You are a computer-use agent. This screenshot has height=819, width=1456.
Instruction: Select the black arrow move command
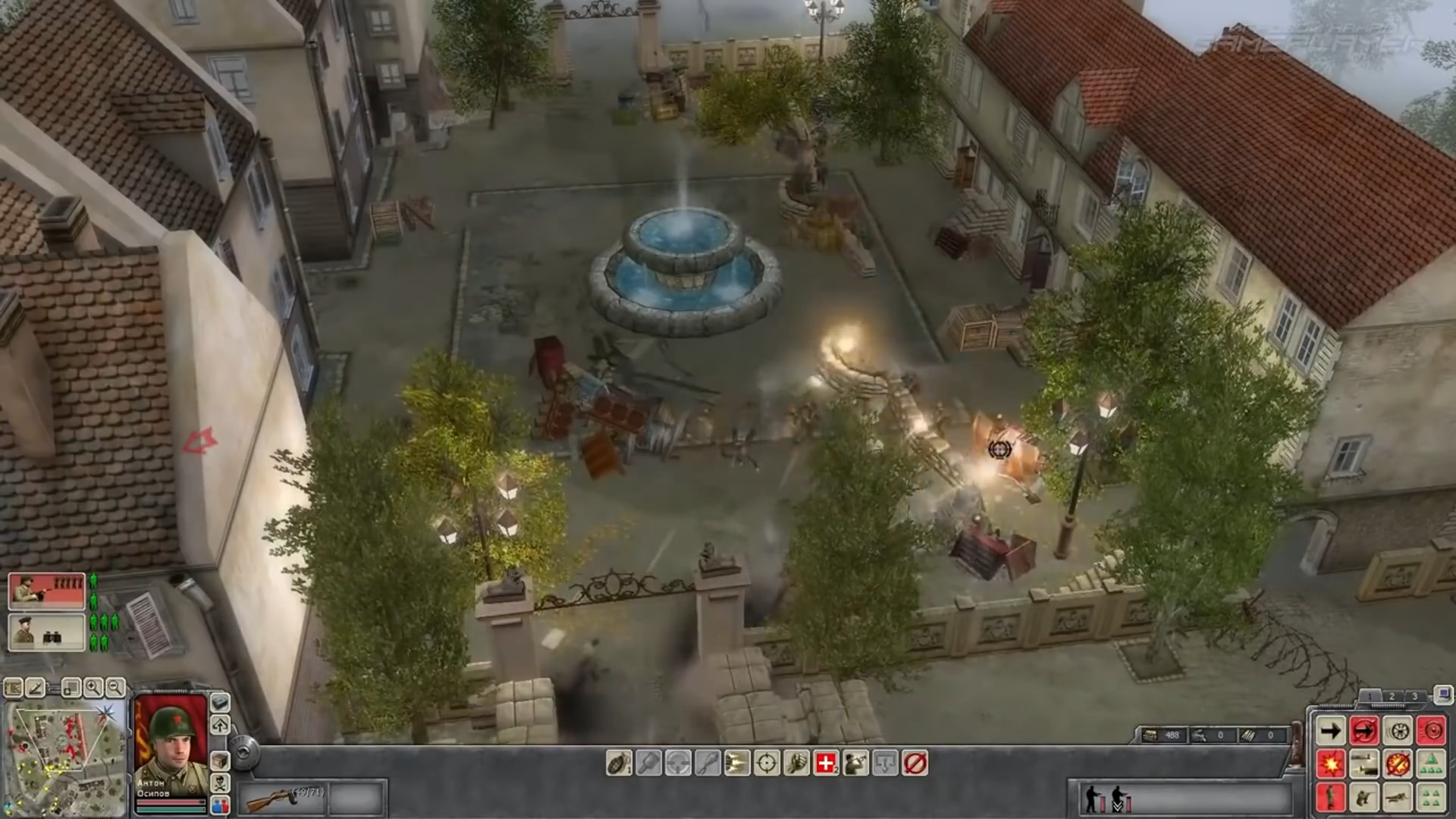click(1331, 731)
